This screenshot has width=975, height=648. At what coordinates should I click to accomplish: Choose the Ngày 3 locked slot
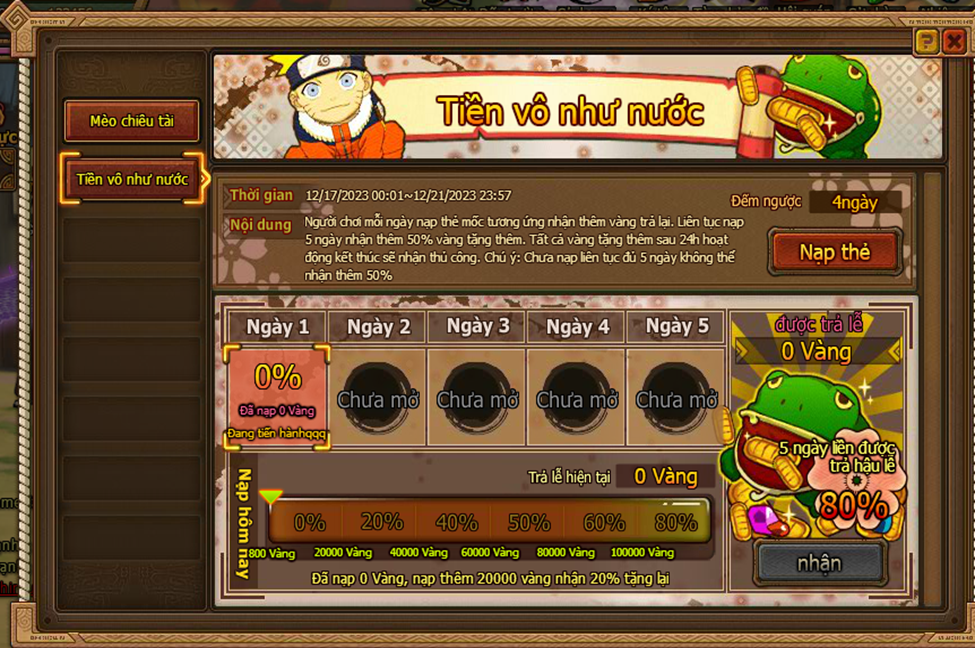tap(477, 397)
